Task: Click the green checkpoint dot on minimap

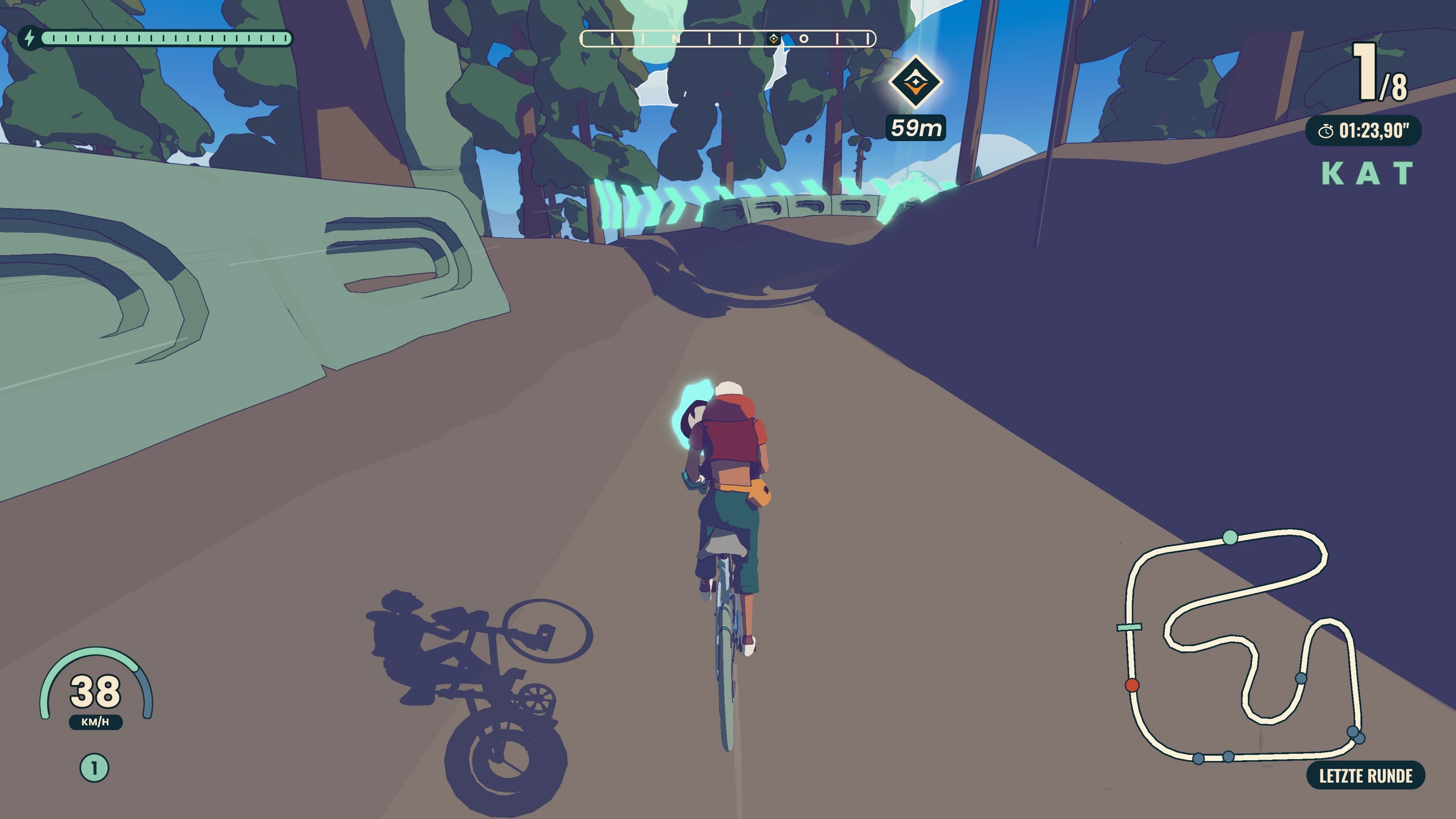Action: click(x=1230, y=537)
